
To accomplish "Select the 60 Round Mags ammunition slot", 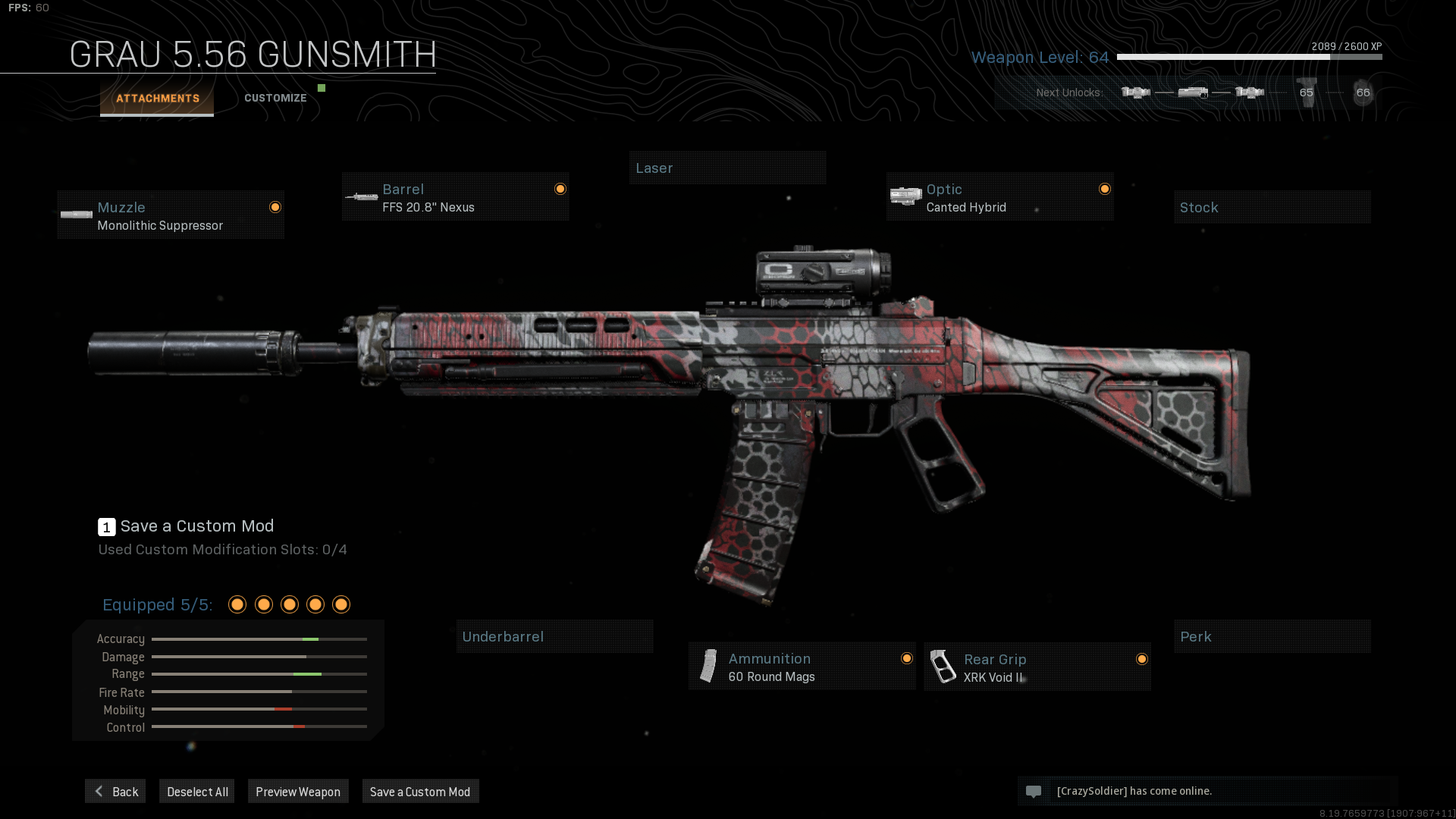I will click(x=802, y=667).
